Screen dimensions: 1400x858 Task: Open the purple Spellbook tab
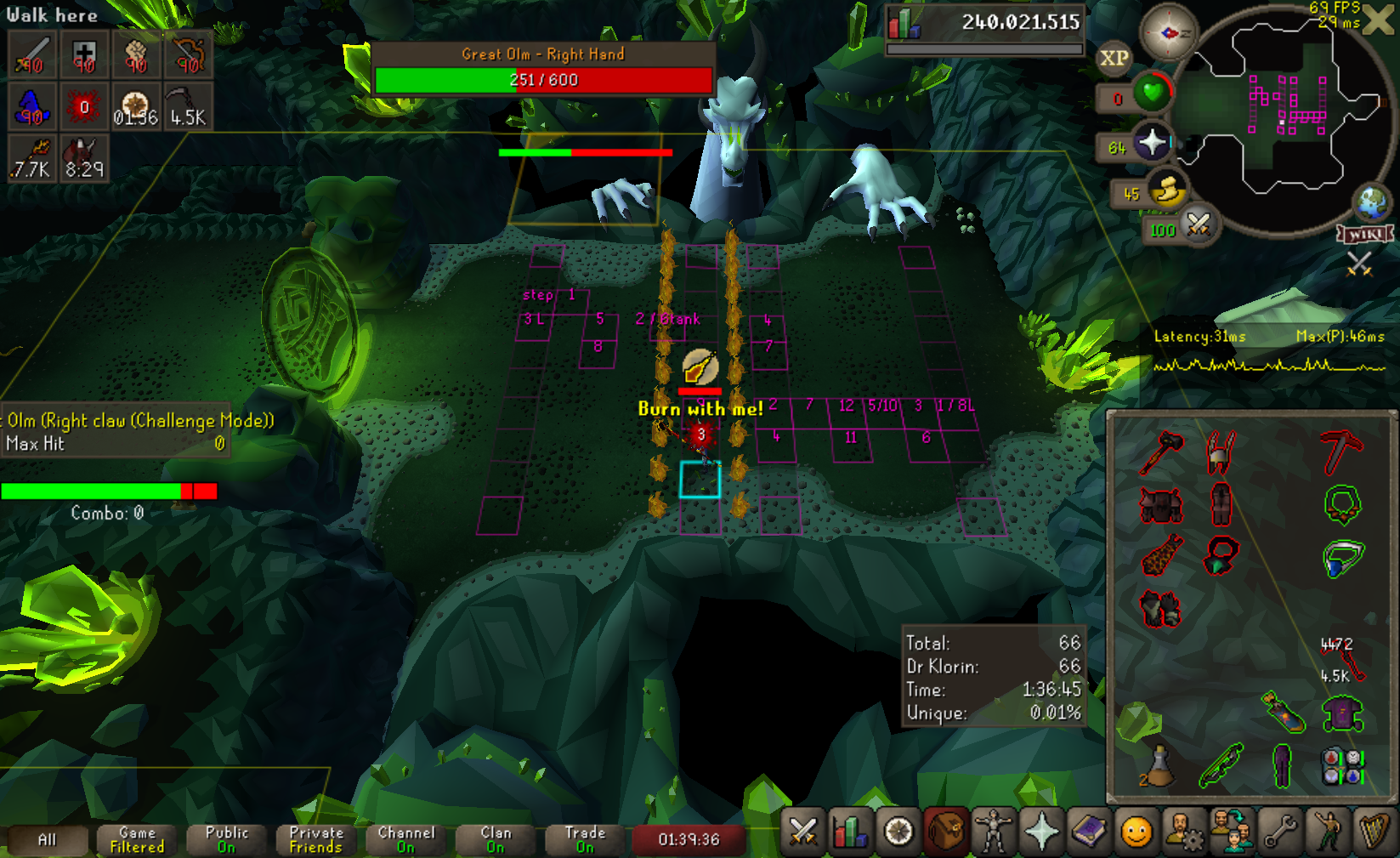pyautogui.click(x=1089, y=832)
